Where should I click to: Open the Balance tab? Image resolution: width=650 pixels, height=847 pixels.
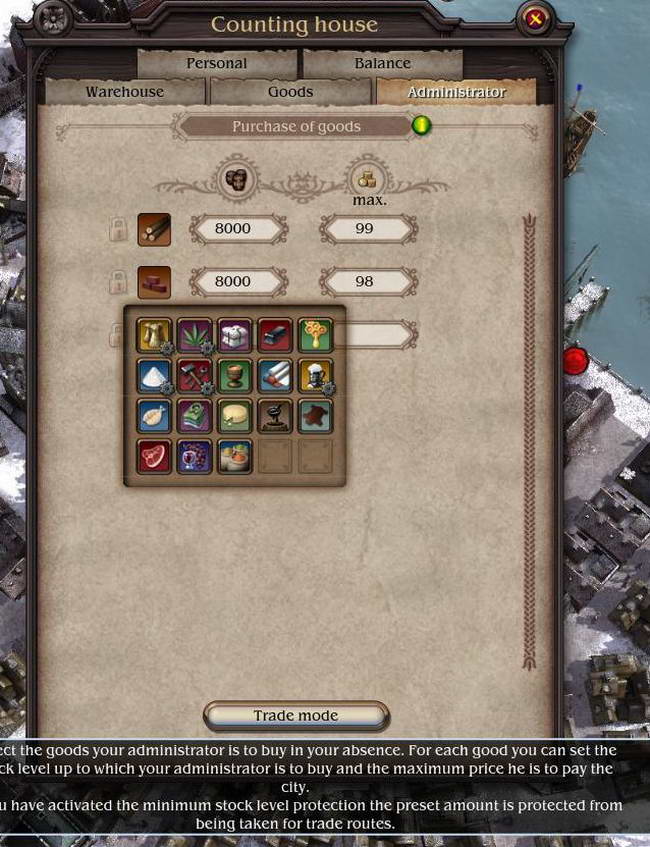(382, 63)
